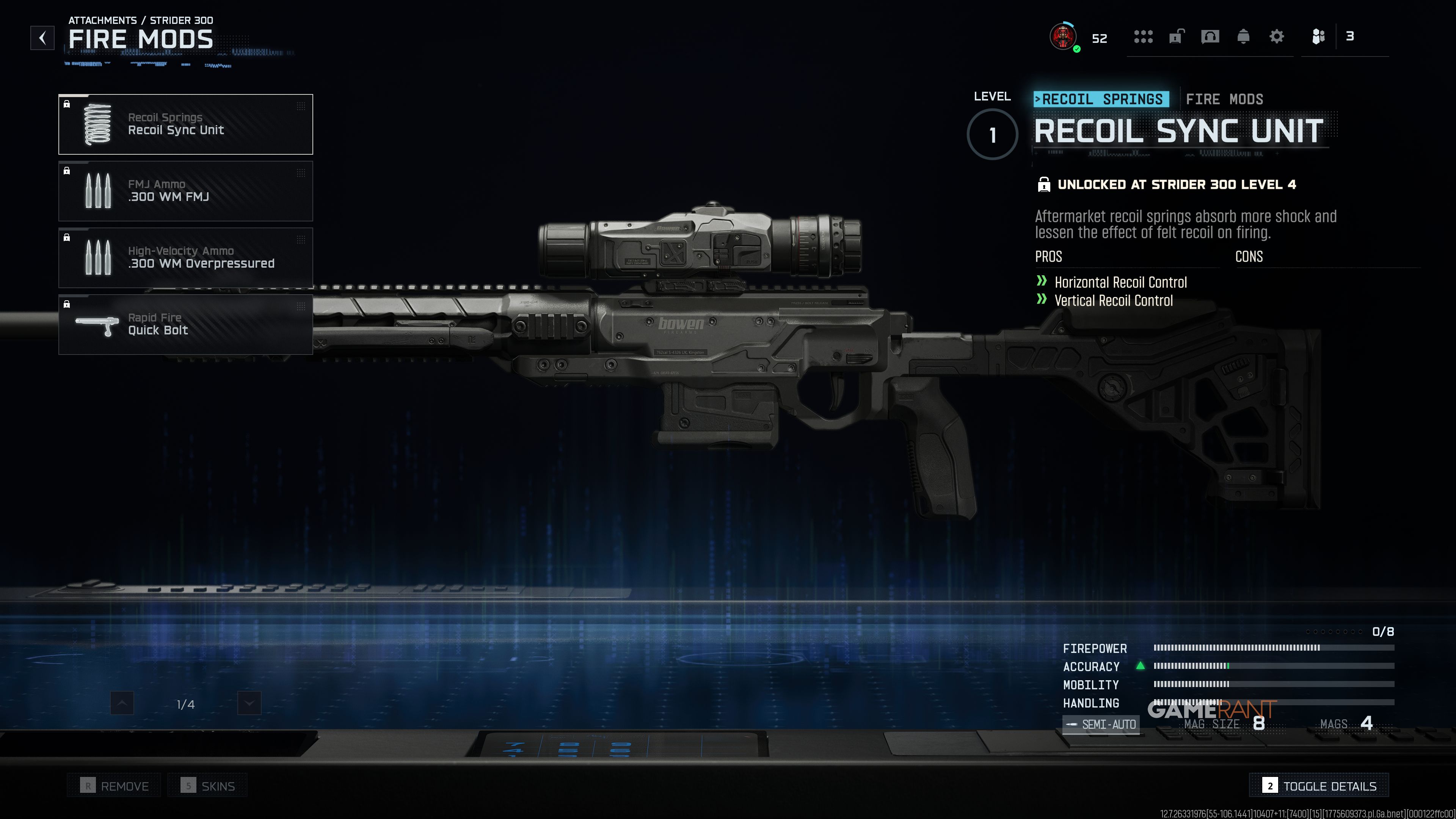Go to previous attachment with up arrow
This screenshot has height=819, width=1456.
point(122,703)
